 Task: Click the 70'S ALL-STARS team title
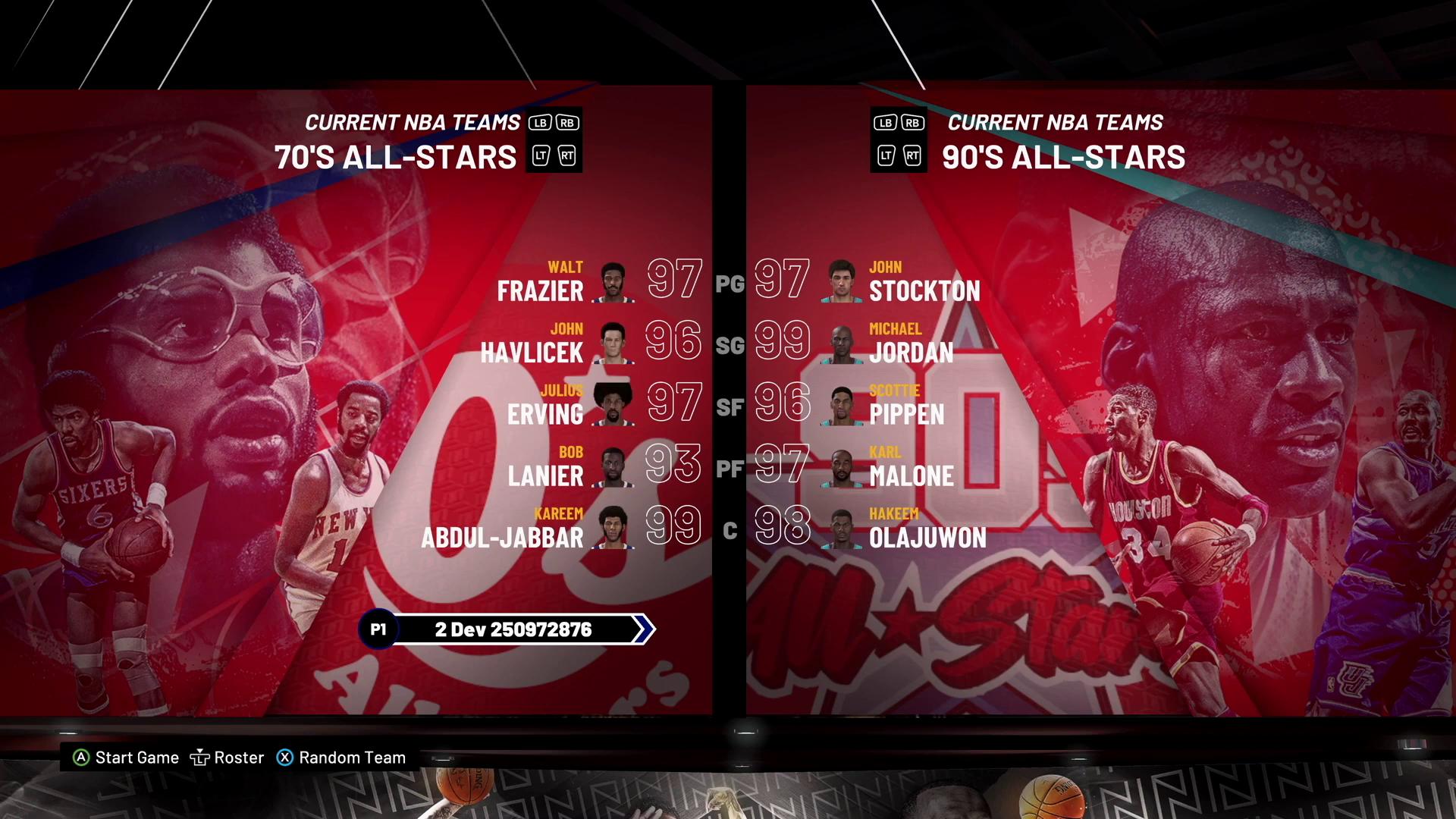pos(395,157)
